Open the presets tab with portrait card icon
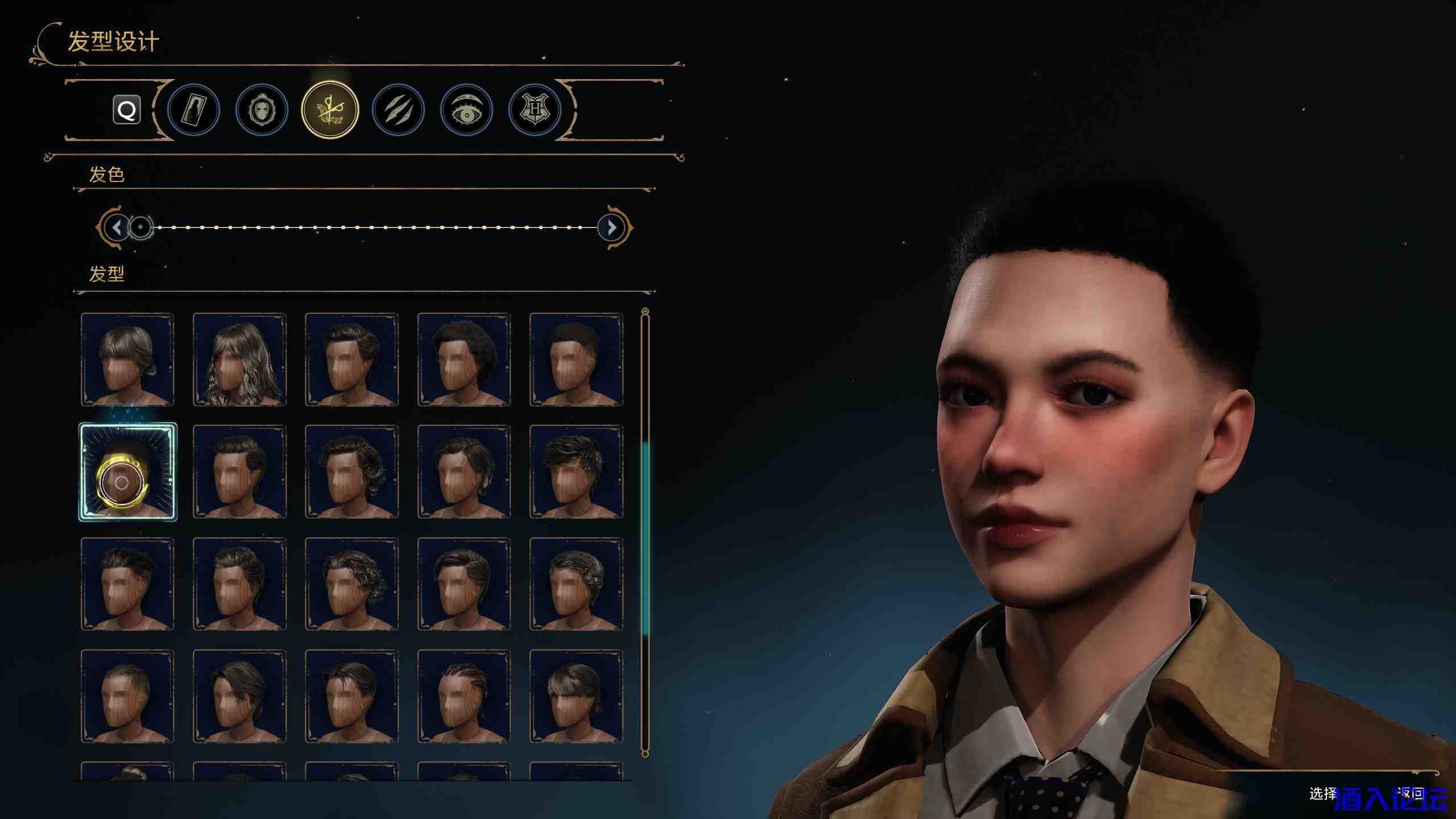Viewport: 1456px width, 819px height. 193,110
